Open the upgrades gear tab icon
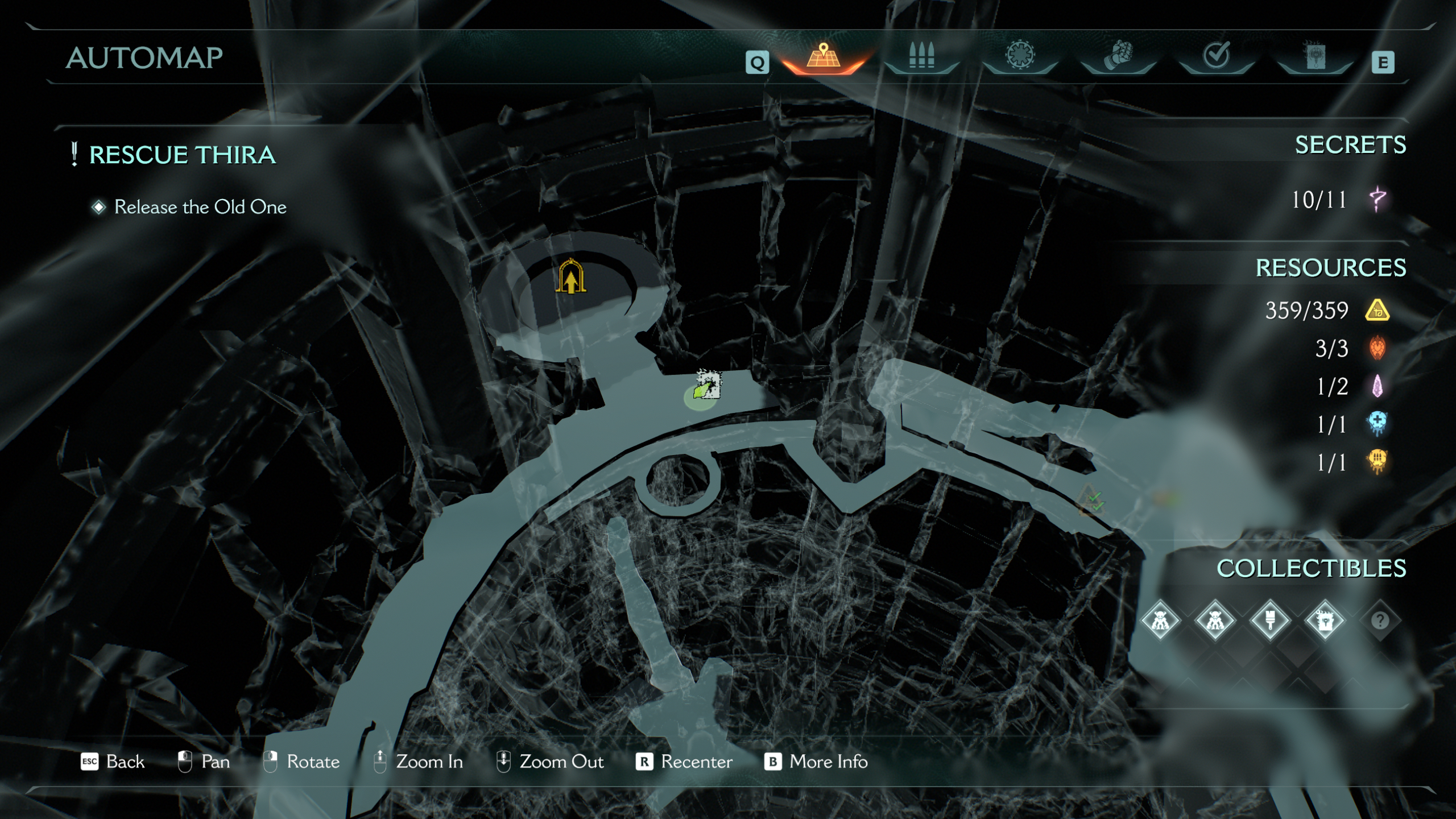This screenshot has height=819, width=1456. (1021, 57)
